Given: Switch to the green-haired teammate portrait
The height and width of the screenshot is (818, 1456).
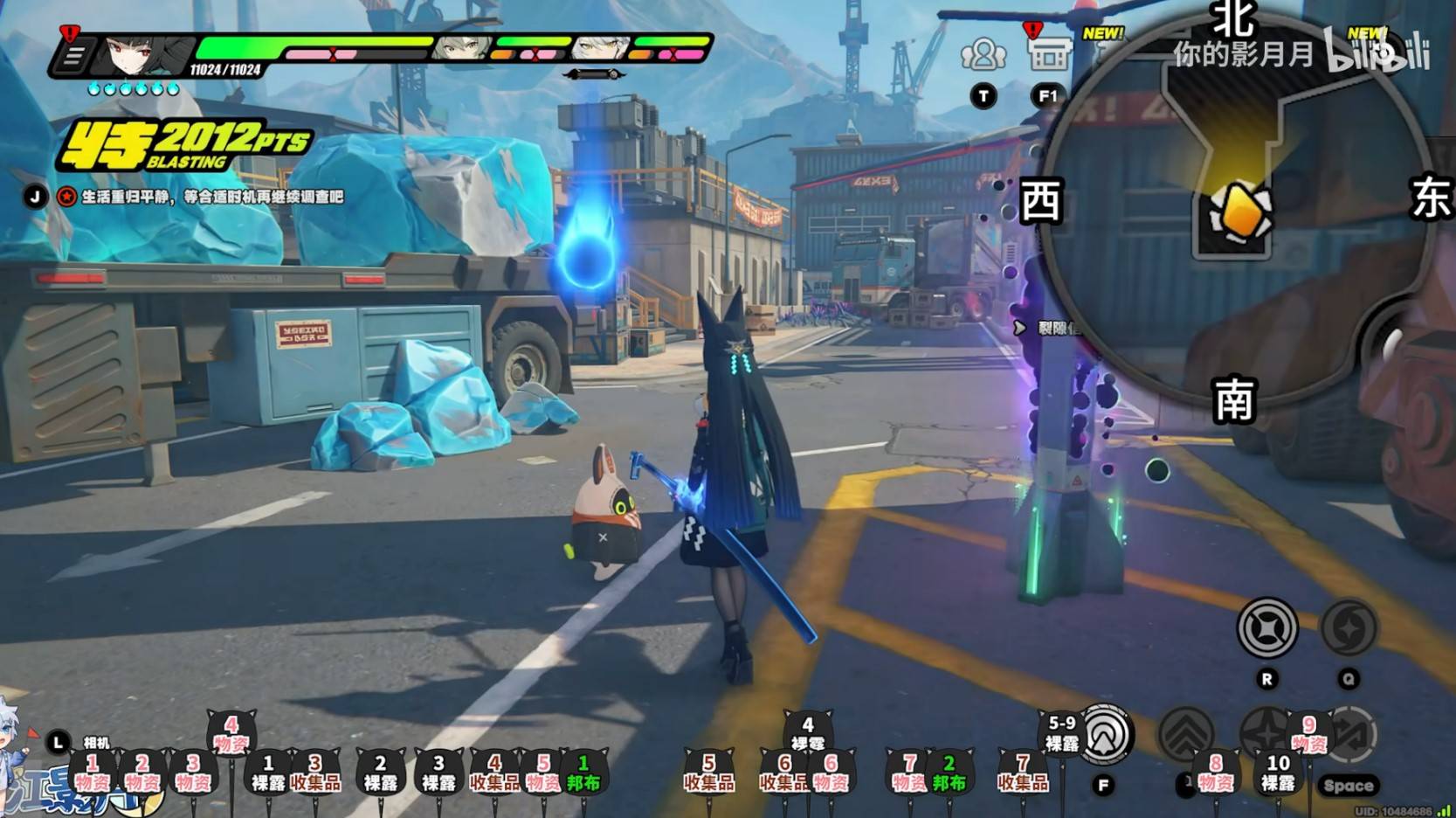Looking at the screenshot, I should 461,48.
